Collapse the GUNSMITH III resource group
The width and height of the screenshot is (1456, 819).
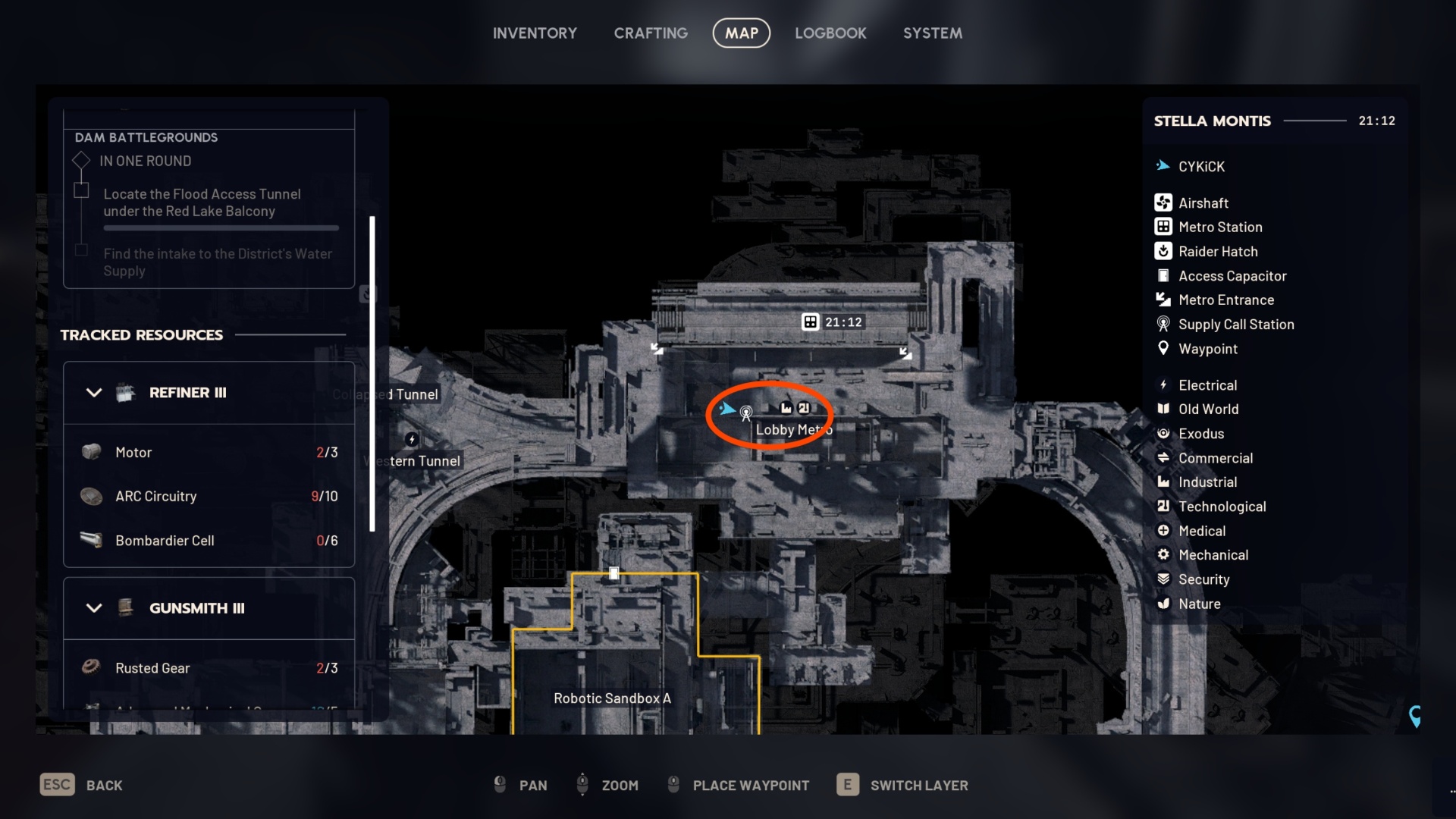(94, 608)
